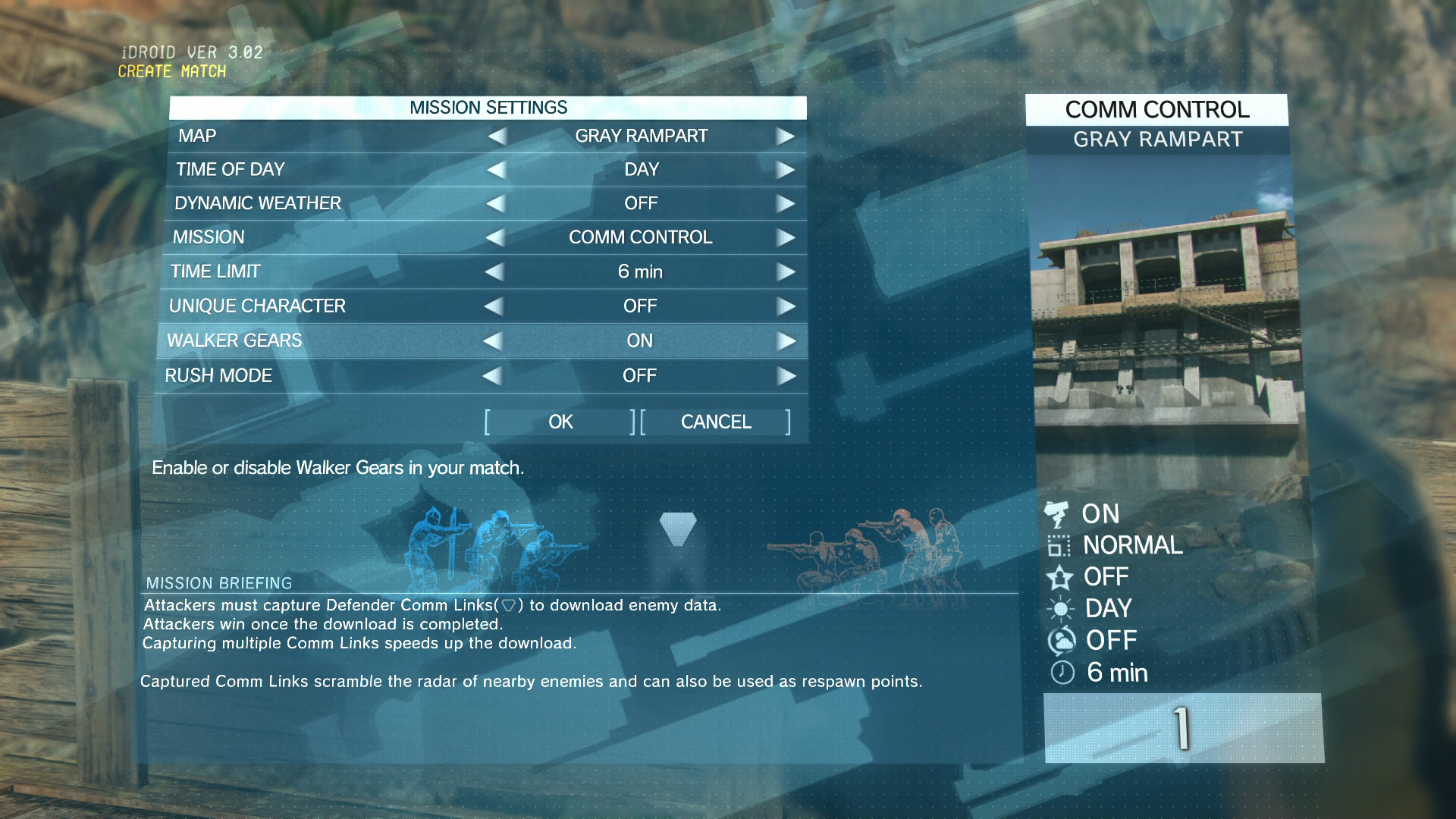
Task: Click left arrow on the MAP row
Action: pos(497,136)
